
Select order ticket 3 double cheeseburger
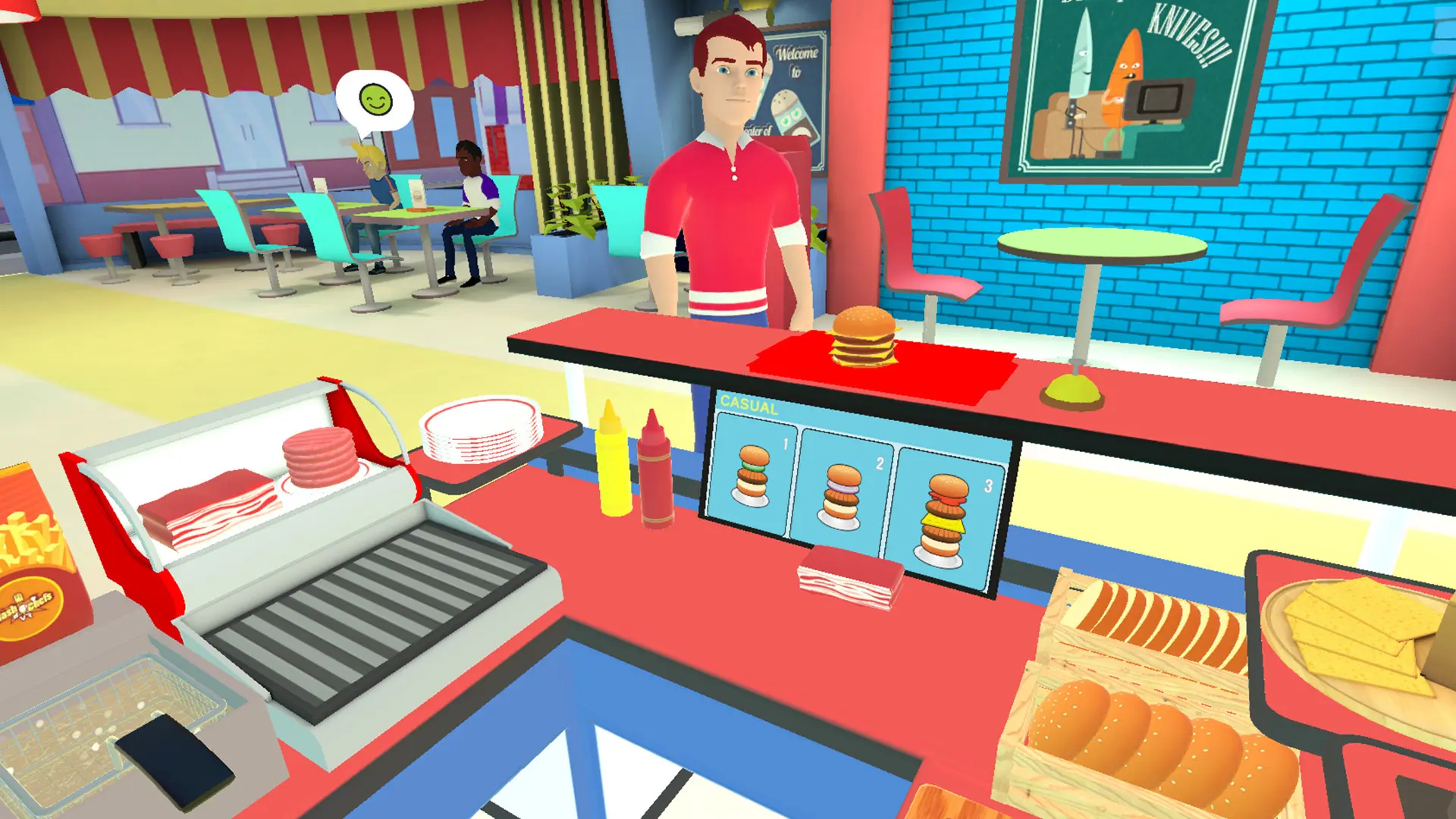coord(943,516)
